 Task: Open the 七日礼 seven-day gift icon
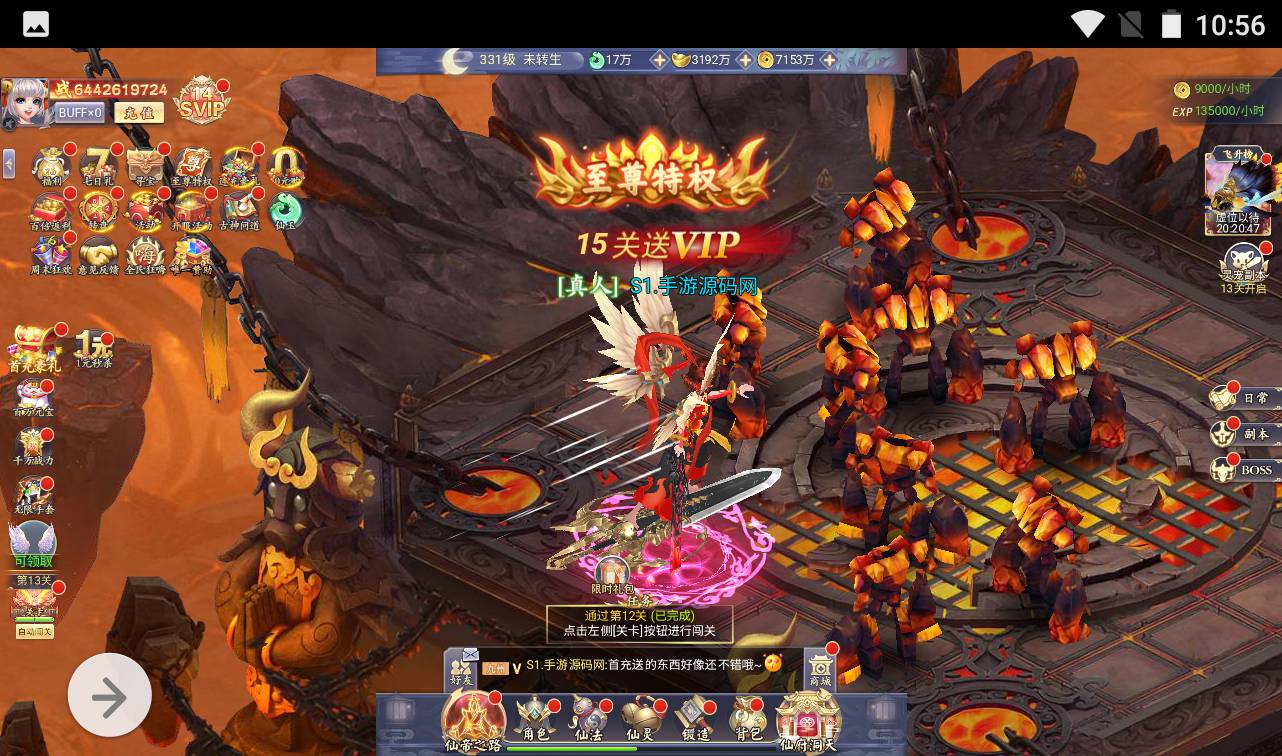(98, 167)
